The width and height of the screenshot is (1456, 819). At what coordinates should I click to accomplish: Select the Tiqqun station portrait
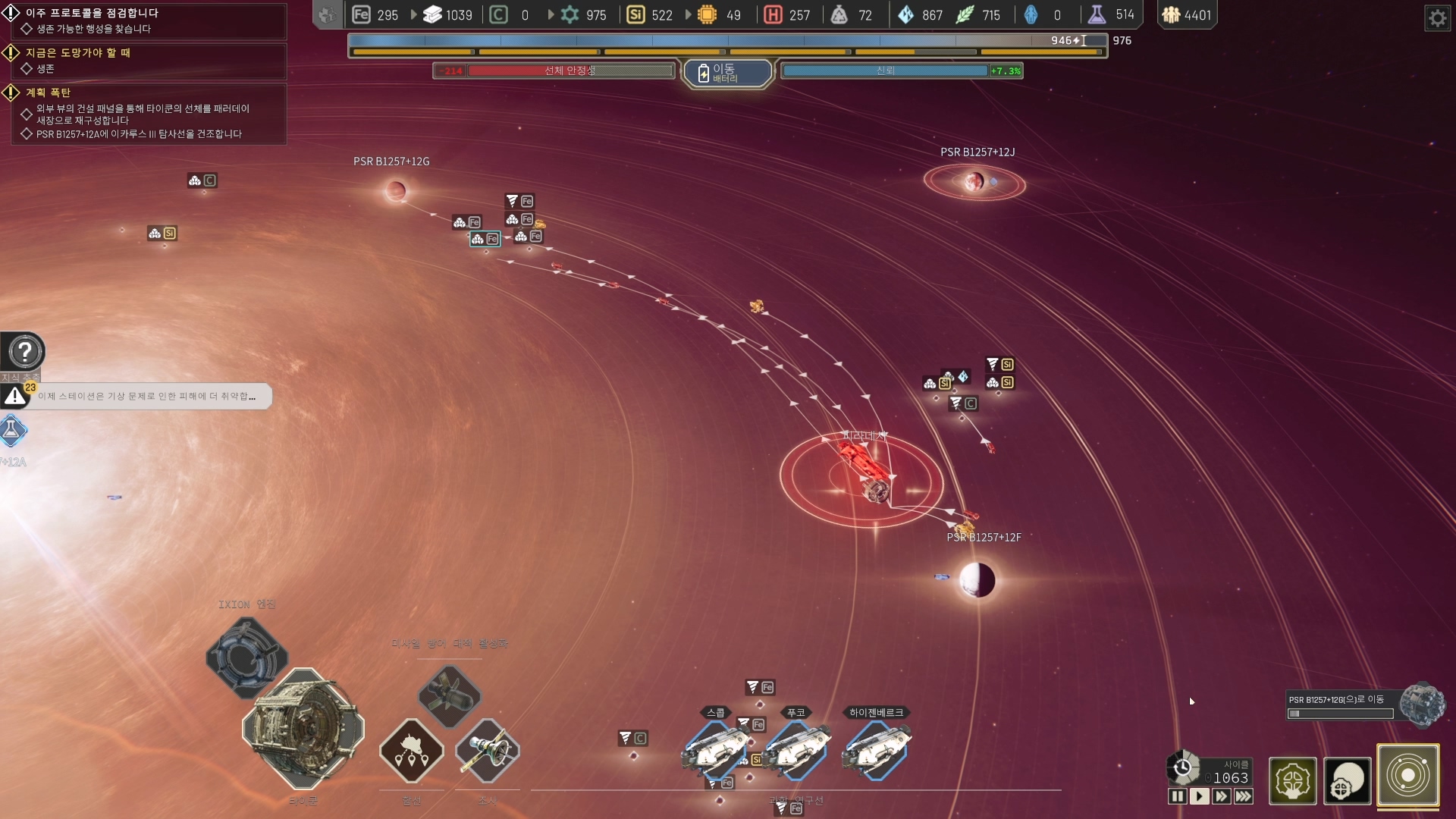coord(303,729)
